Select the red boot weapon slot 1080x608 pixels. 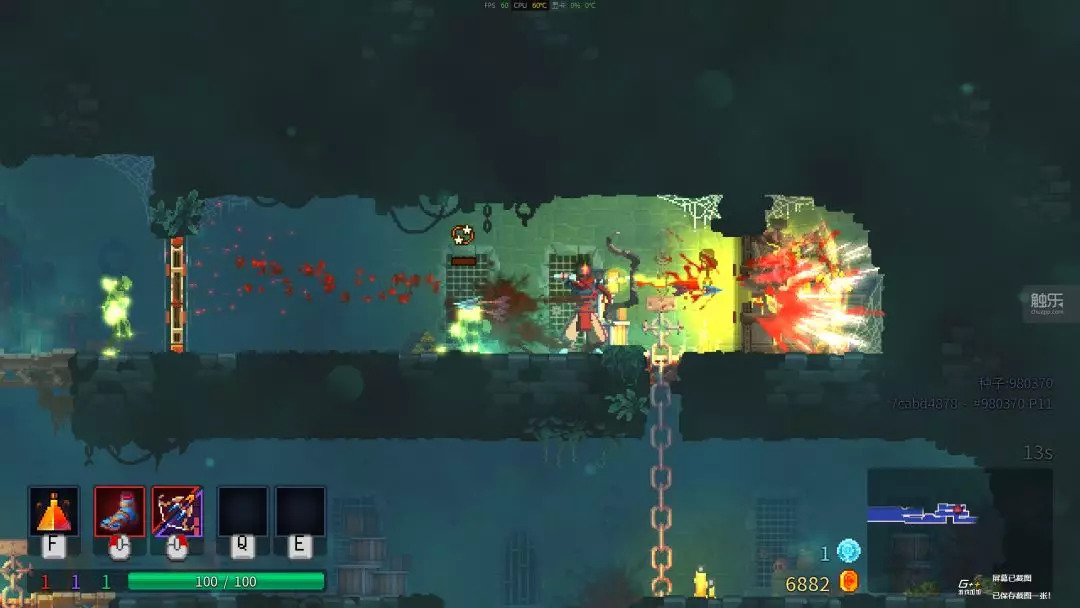[x=120, y=511]
